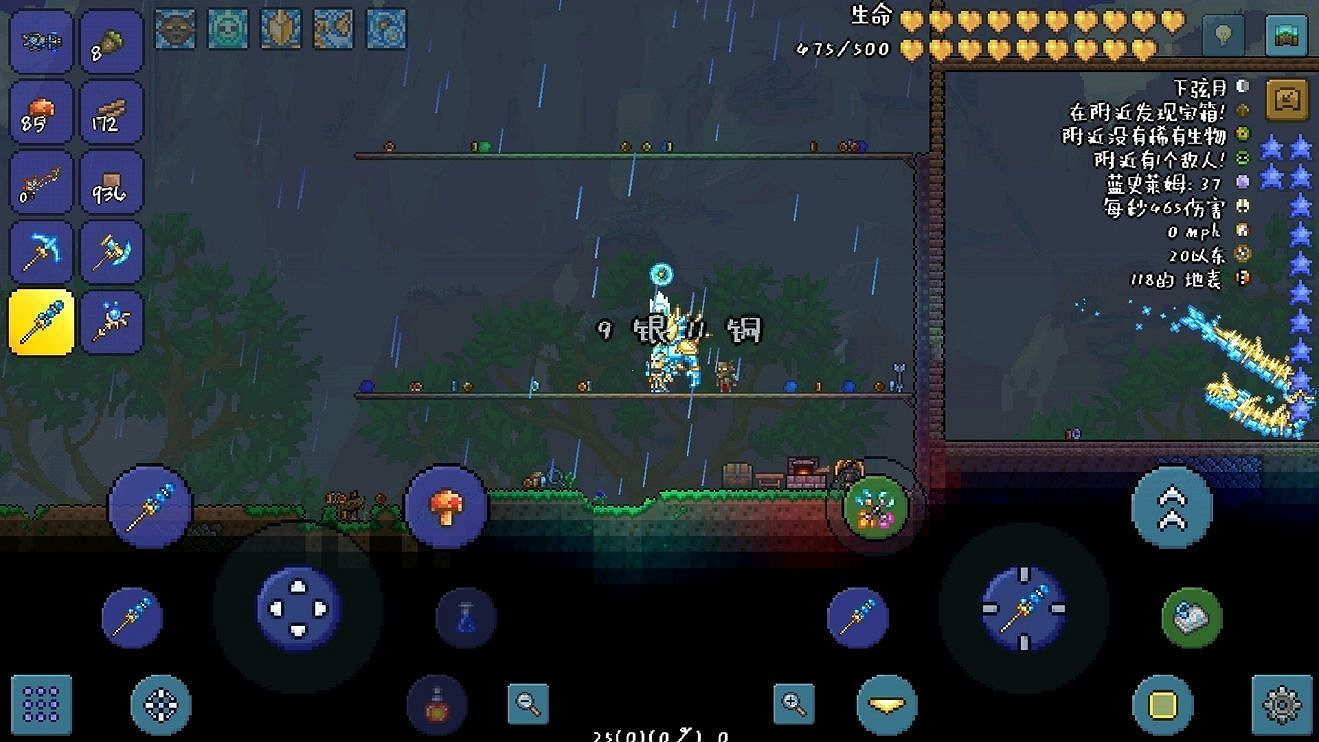Tap the double up-chevron jump control
The width and height of the screenshot is (1319, 742).
1174,508
